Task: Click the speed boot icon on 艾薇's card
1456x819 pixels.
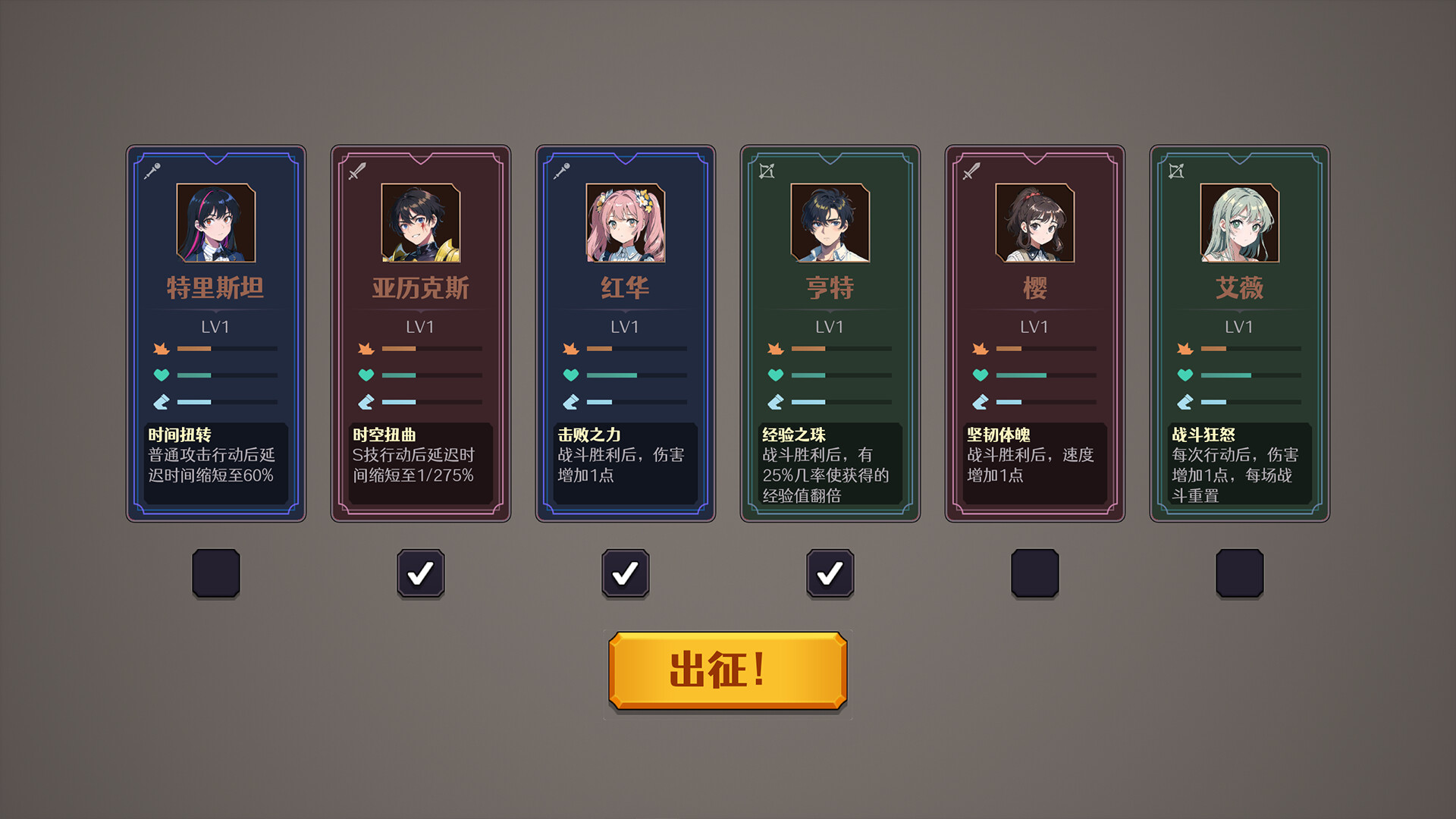Action: (x=1185, y=402)
